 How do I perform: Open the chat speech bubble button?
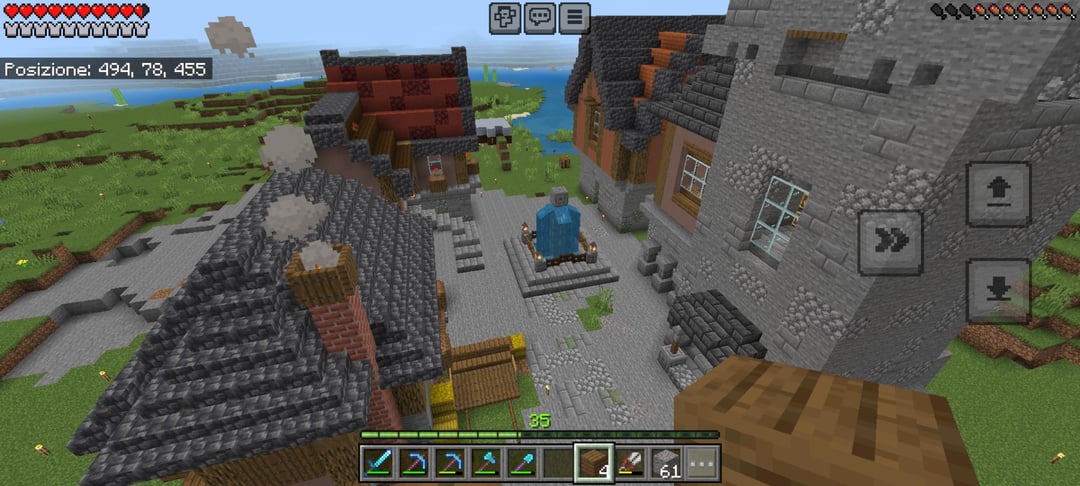(540, 17)
